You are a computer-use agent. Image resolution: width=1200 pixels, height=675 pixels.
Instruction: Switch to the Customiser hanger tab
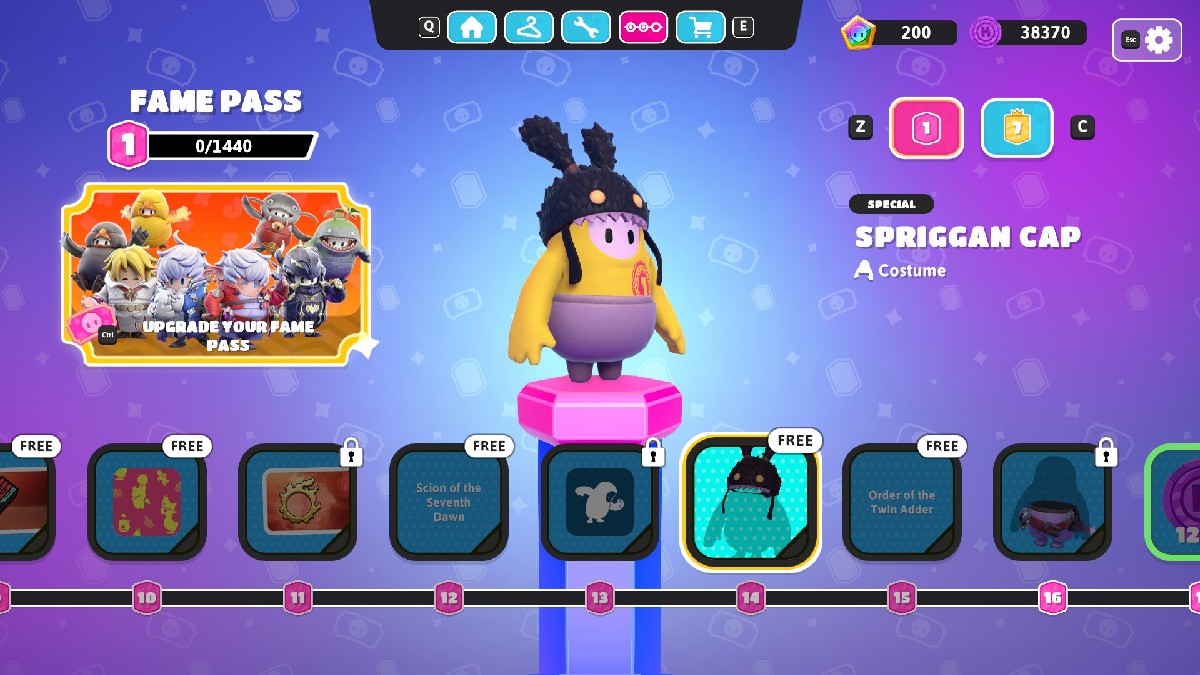tap(529, 27)
